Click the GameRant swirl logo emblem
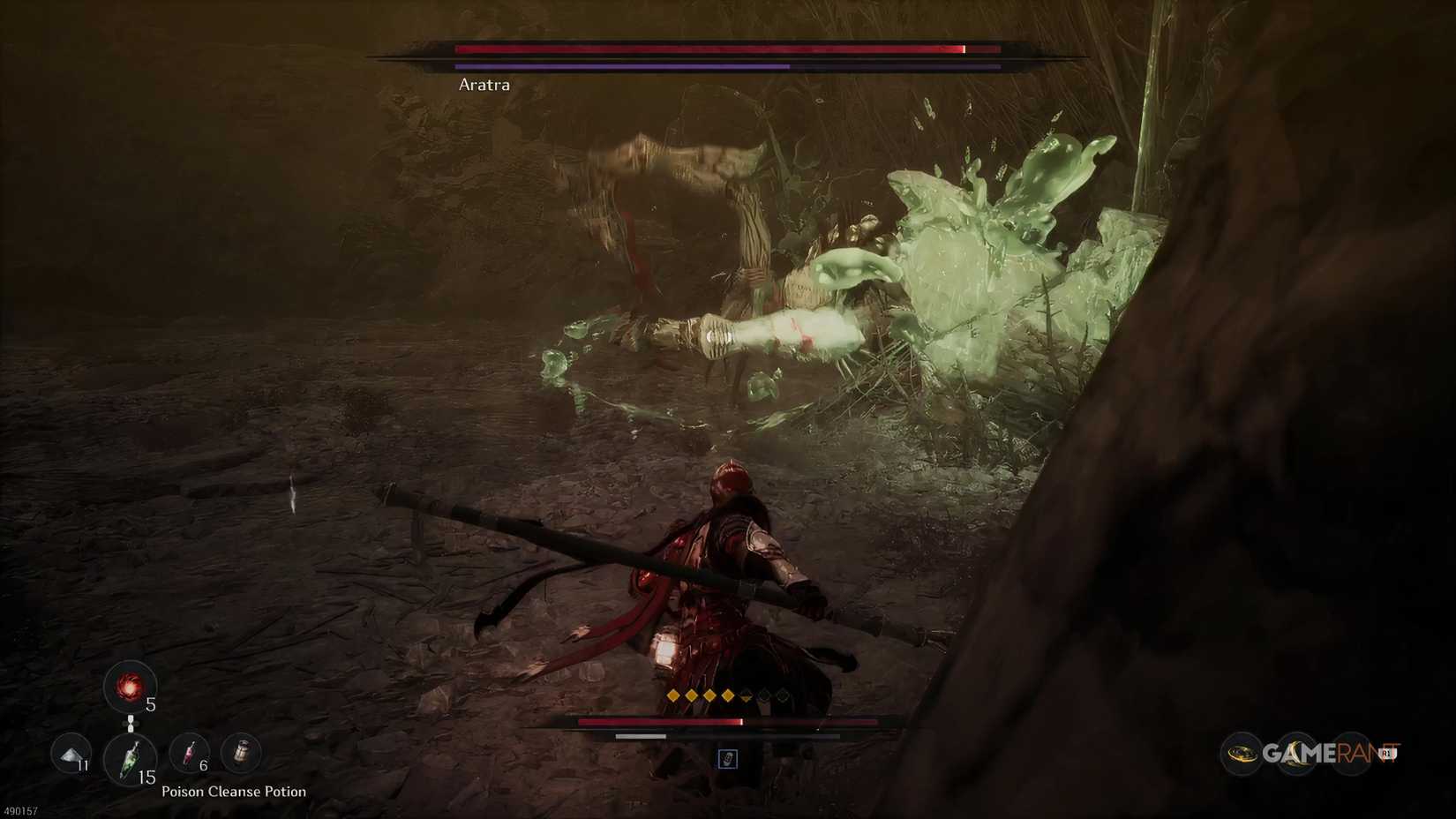Viewport: 1456px width, 819px height. pos(1241,754)
